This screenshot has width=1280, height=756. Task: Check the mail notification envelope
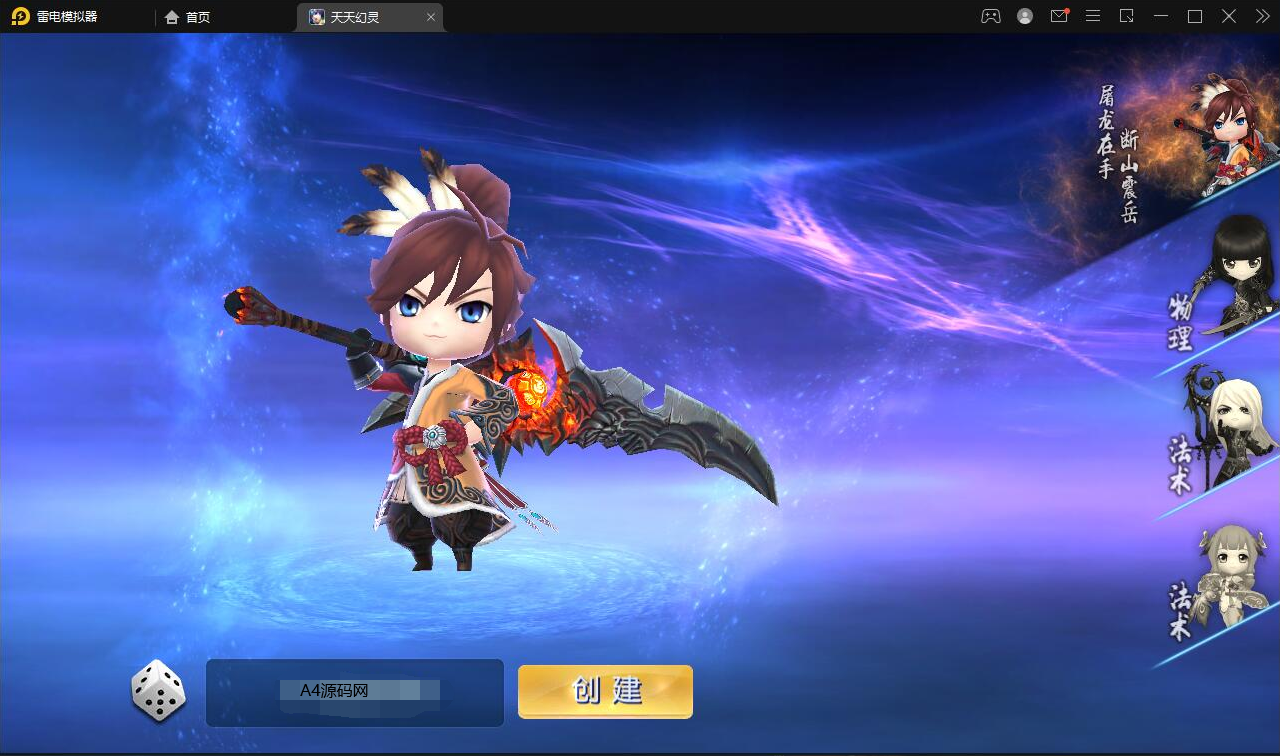(x=1059, y=16)
